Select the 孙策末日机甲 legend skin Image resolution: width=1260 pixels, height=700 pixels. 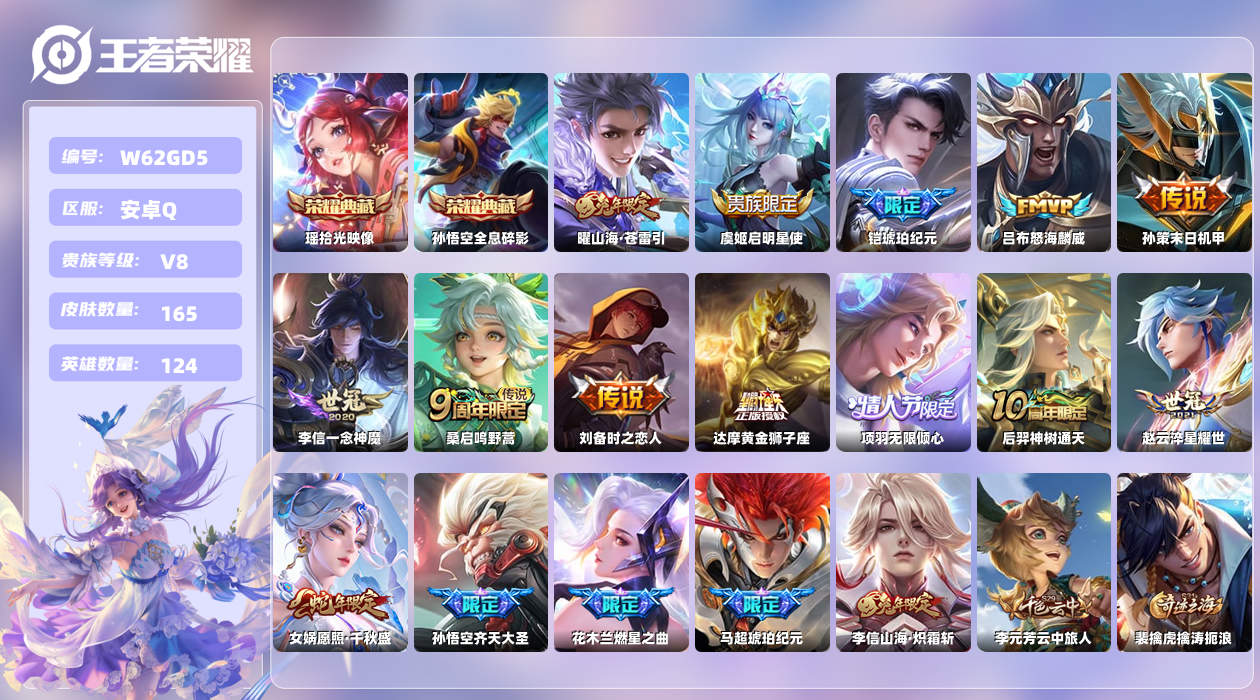(x=1184, y=162)
